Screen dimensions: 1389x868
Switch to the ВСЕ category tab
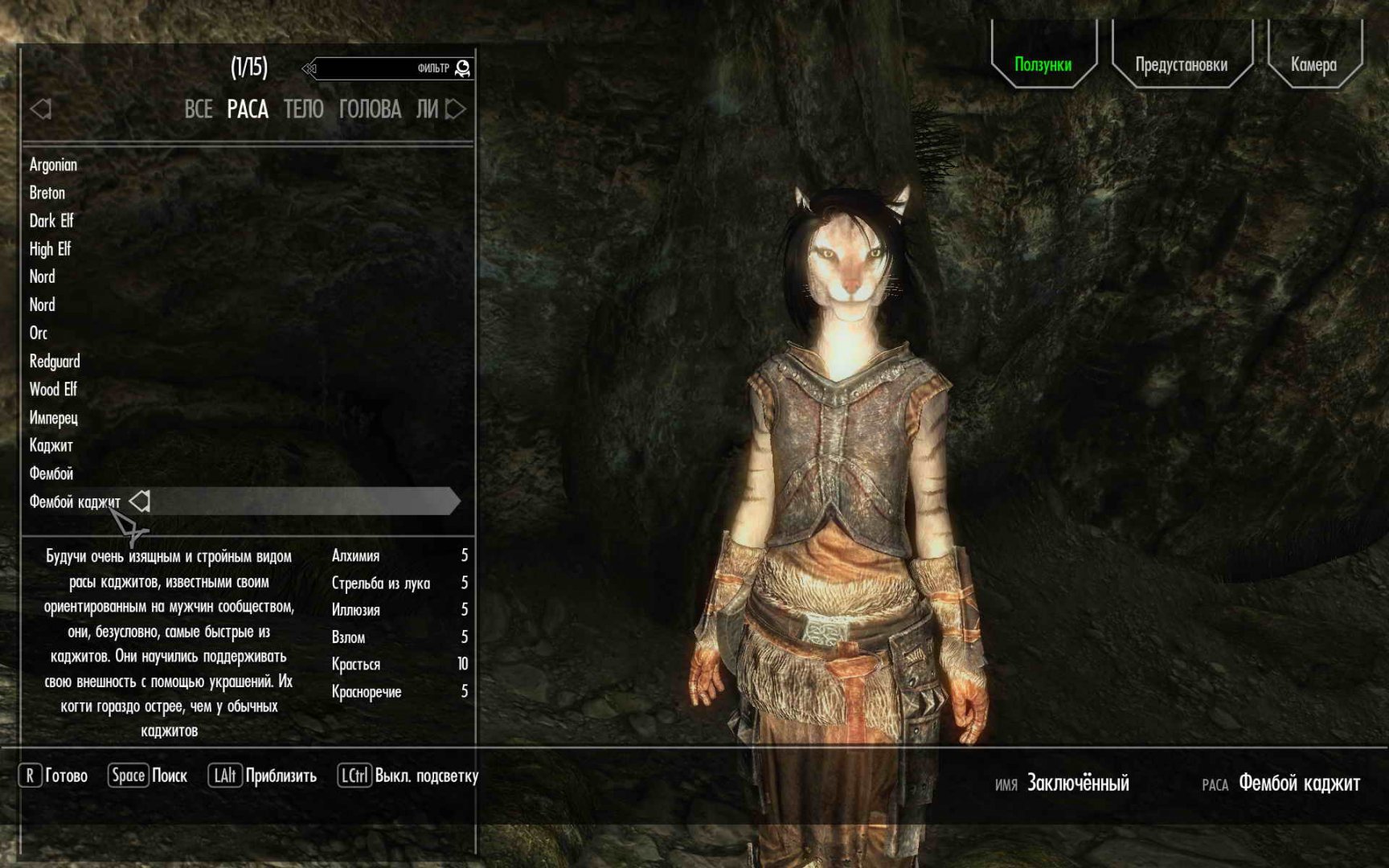tap(199, 109)
